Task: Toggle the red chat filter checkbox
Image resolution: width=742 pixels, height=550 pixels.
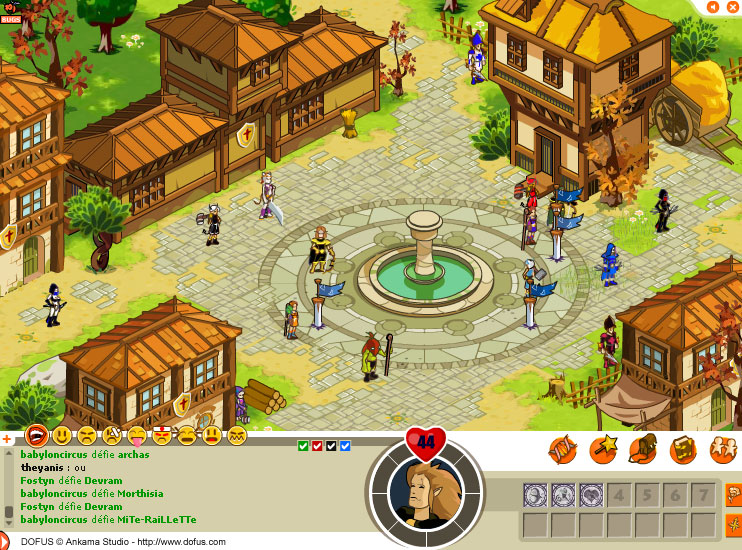Action: click(317, 446)
